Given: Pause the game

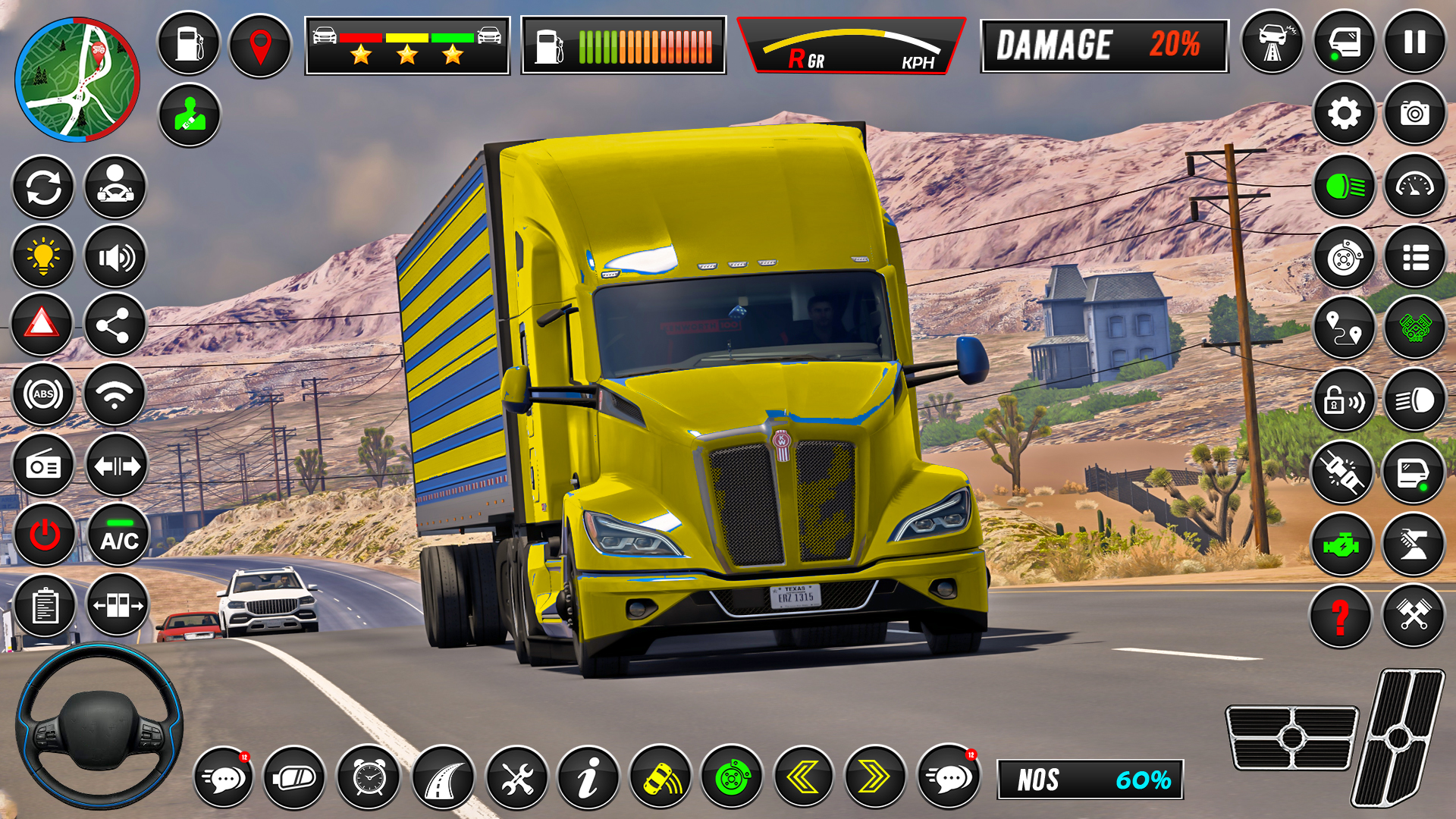Looking at the screenshot, I should click(x=1415, y=42).
